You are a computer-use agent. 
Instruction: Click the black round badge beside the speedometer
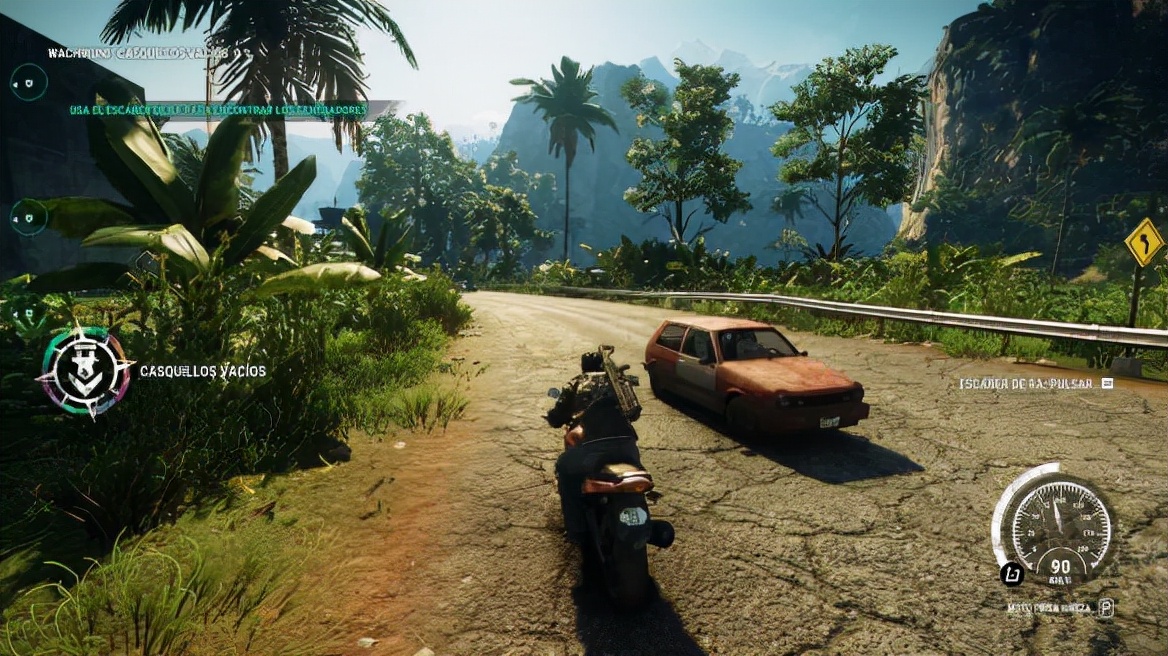[x=1010, y=574]
